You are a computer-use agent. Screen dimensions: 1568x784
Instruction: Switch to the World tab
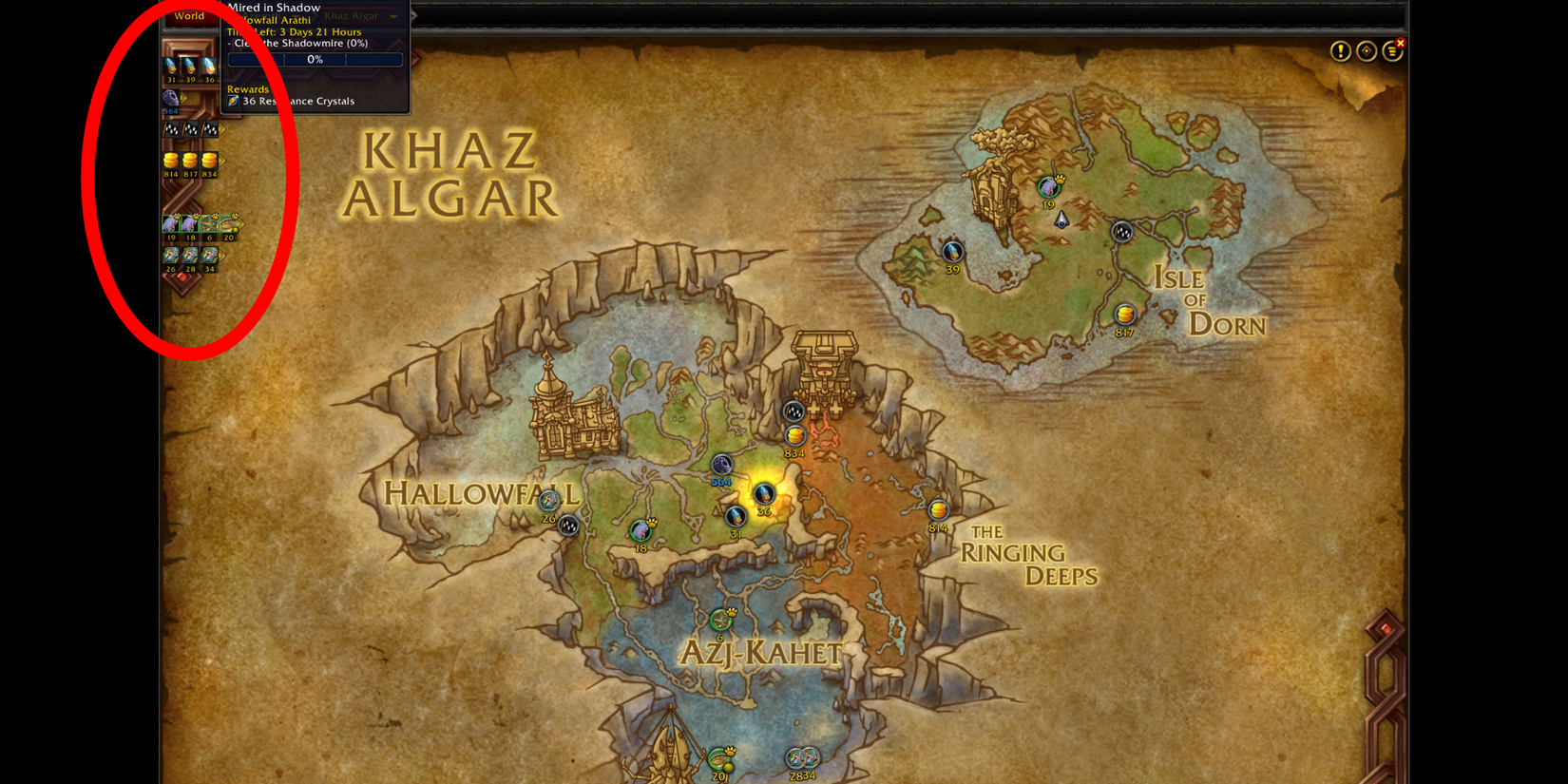189,16
